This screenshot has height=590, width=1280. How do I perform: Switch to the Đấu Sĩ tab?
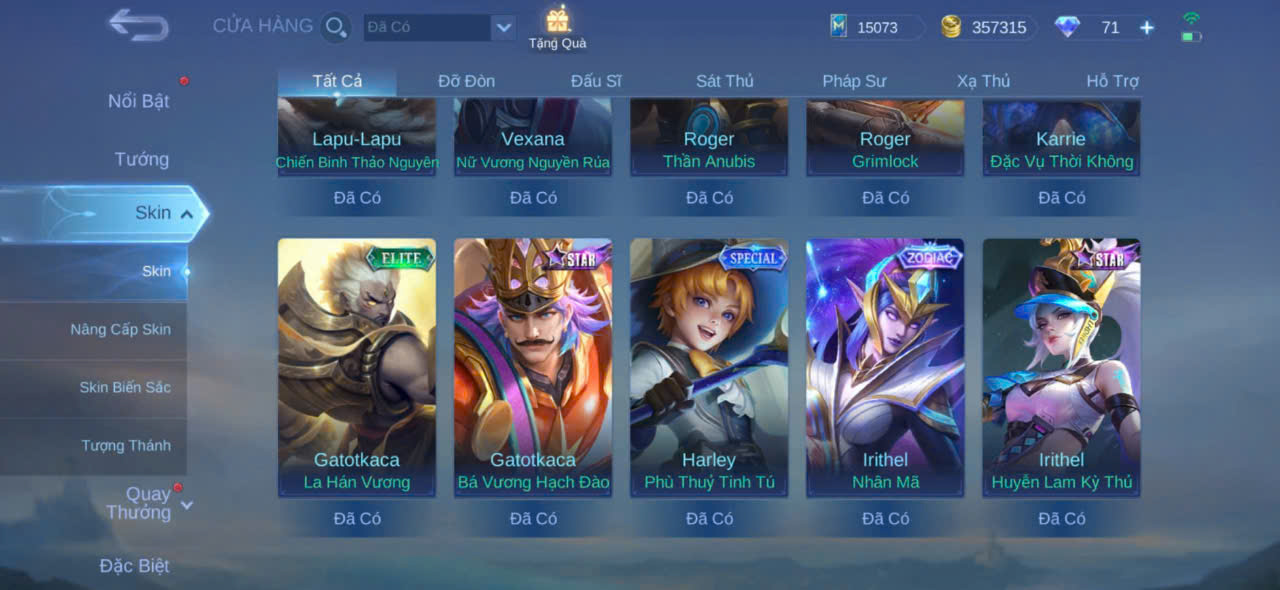click(x=596, y=81)
